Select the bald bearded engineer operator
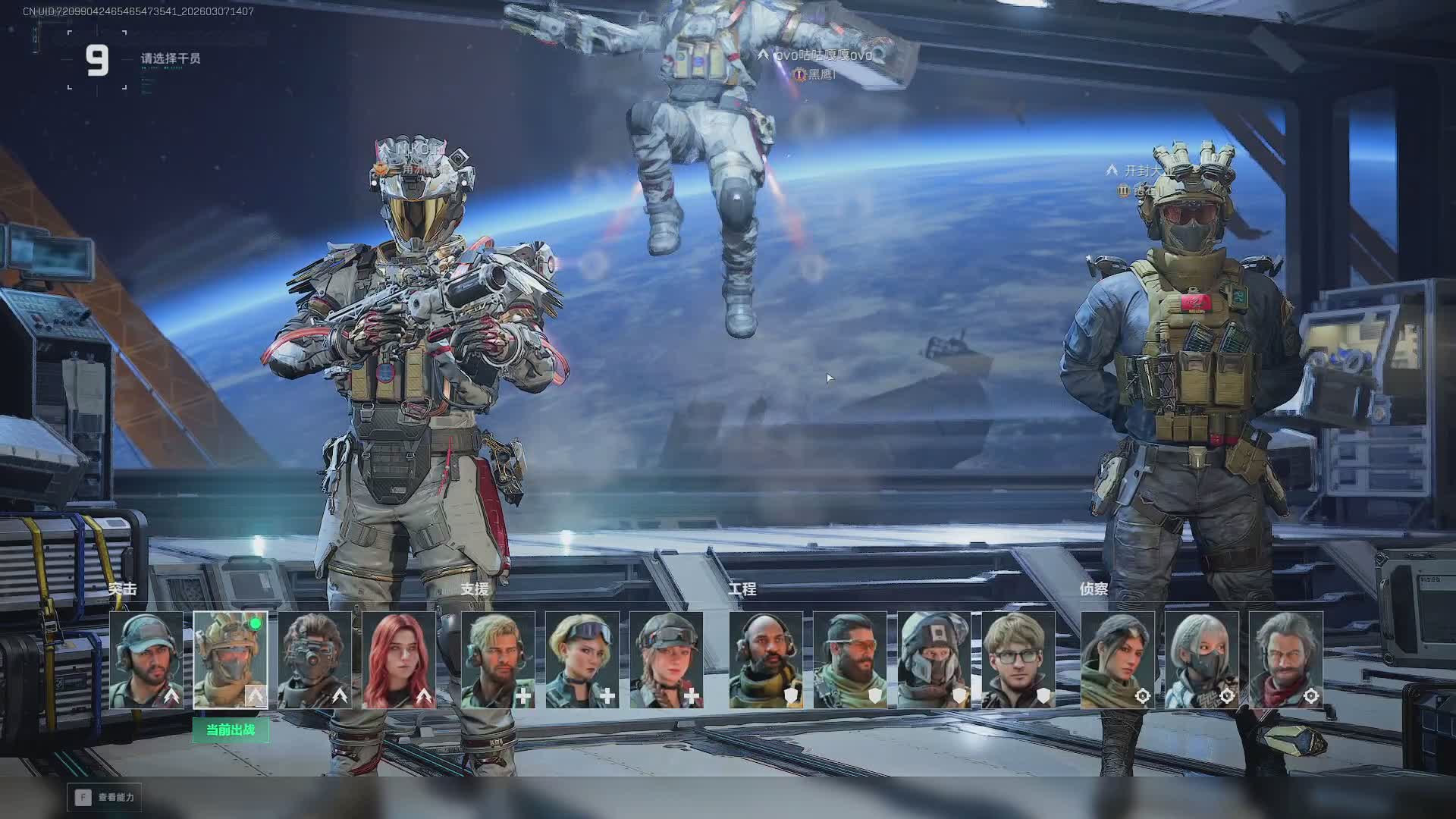The width and height of the screenshot is (1456, 819). click(766, 660)
